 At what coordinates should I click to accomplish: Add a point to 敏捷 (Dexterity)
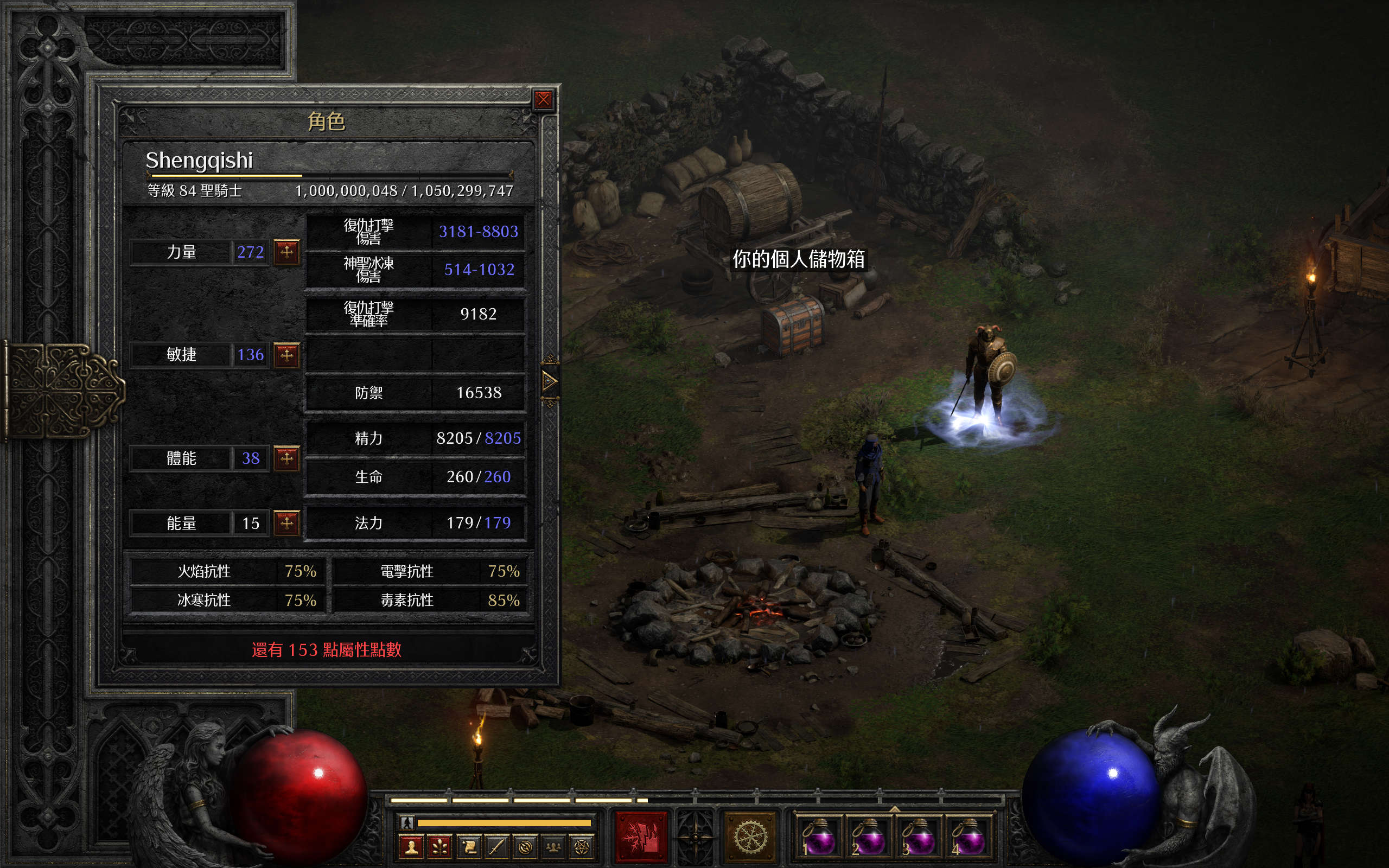click(287, 355)
